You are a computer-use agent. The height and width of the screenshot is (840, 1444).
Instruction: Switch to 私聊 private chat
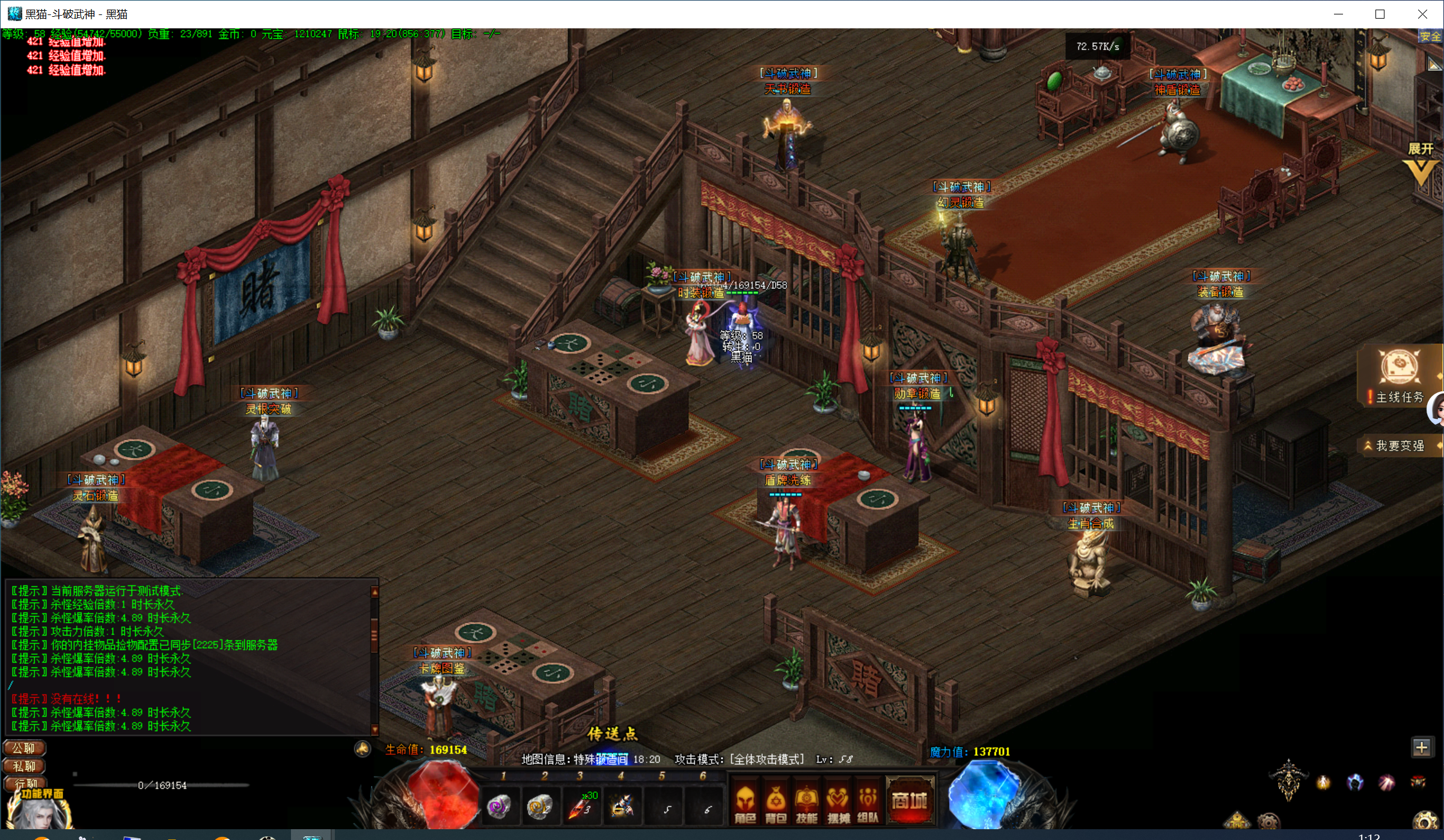click(24, 766)
